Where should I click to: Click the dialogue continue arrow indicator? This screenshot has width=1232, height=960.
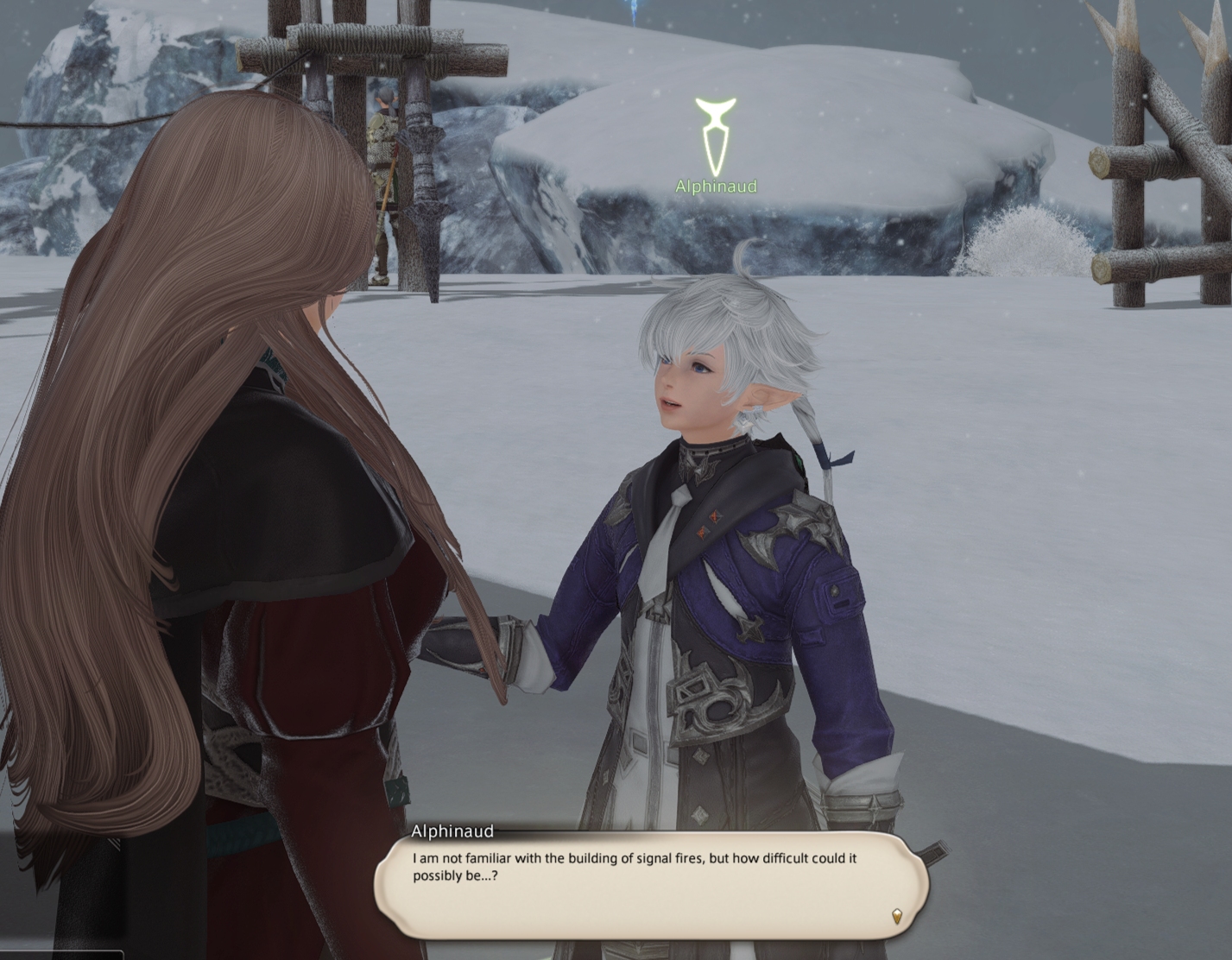896,916
